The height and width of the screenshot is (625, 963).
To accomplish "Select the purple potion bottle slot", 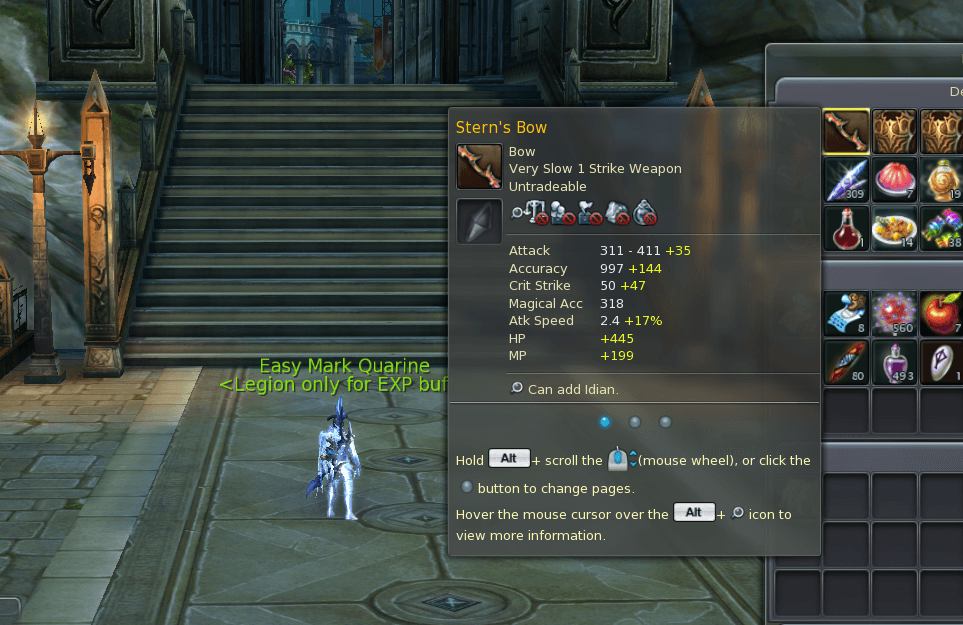I will click(894, 362).
